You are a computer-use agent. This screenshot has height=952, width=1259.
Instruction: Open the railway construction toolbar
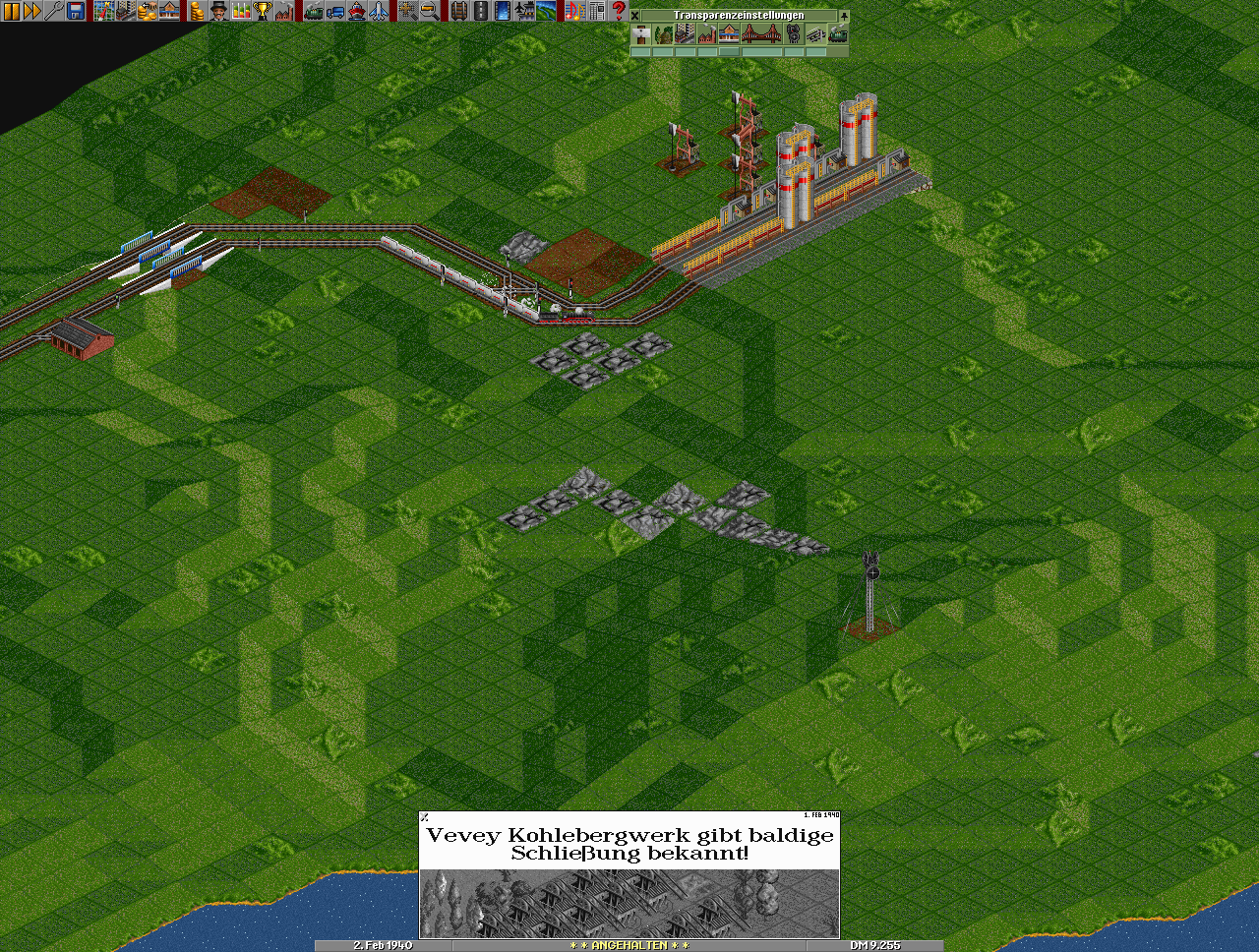(x=458, y=11)
